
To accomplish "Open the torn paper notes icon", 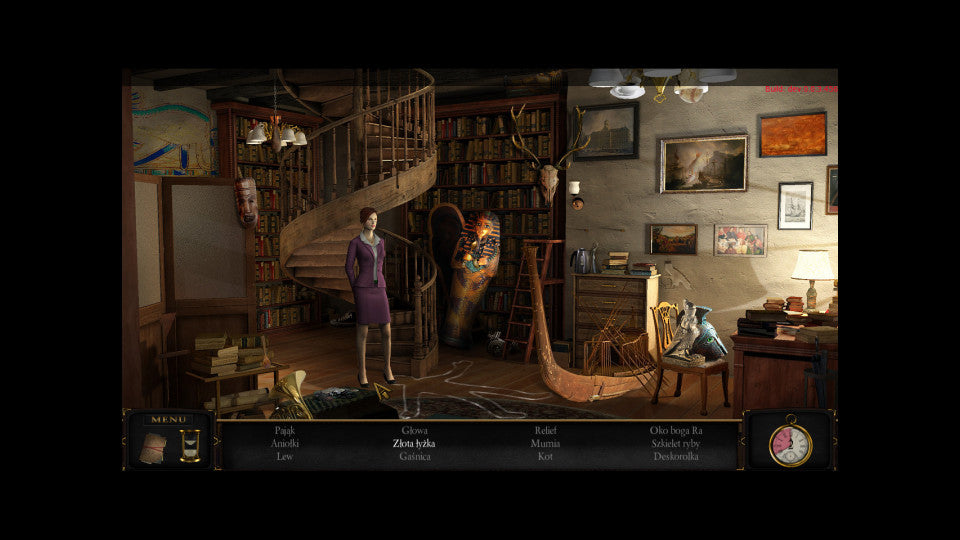I will tap(153, 447).
